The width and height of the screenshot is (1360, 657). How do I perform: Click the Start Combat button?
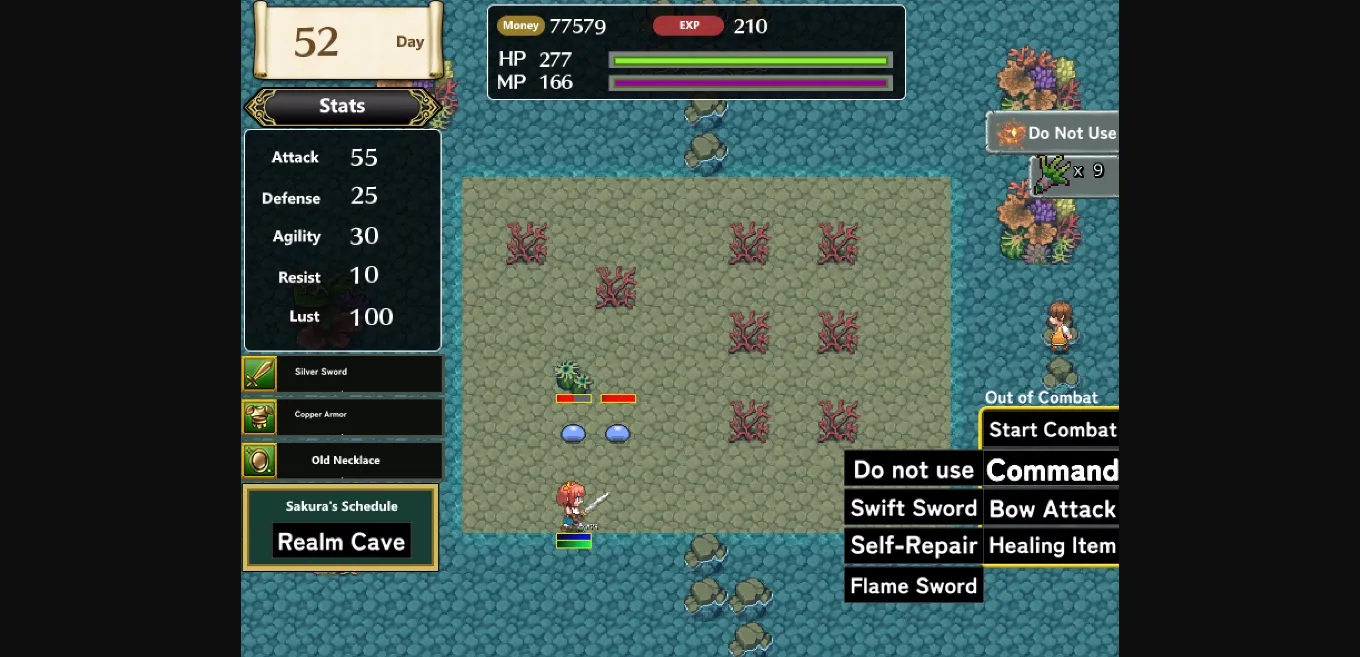[x=1051, y=430]
